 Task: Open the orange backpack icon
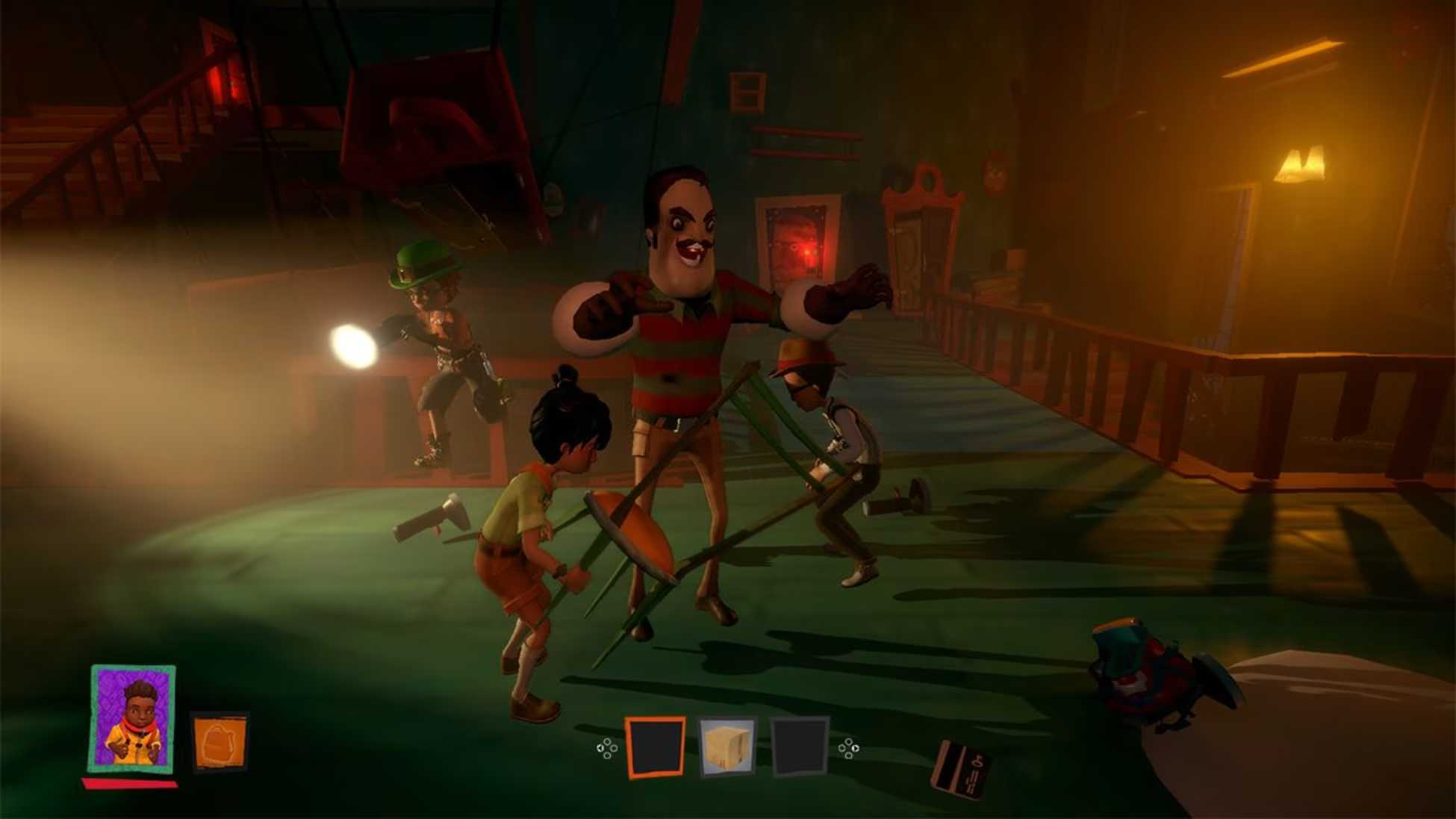pyautogui.click(x=220, y=743)
